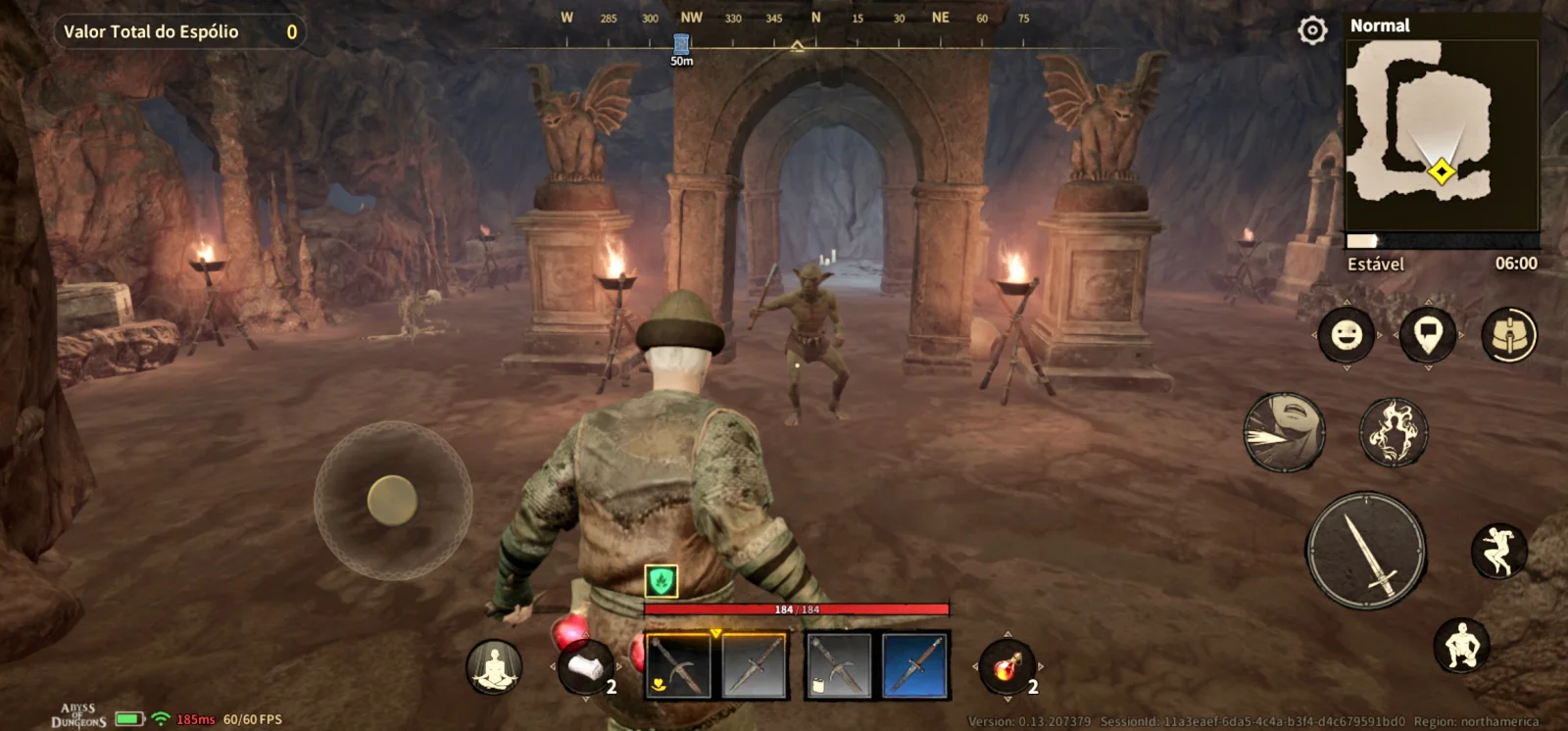The height and width of the screenshot is (731, 1568).
Task: Tap the virtual movement joystick
Action: [392, 501]
